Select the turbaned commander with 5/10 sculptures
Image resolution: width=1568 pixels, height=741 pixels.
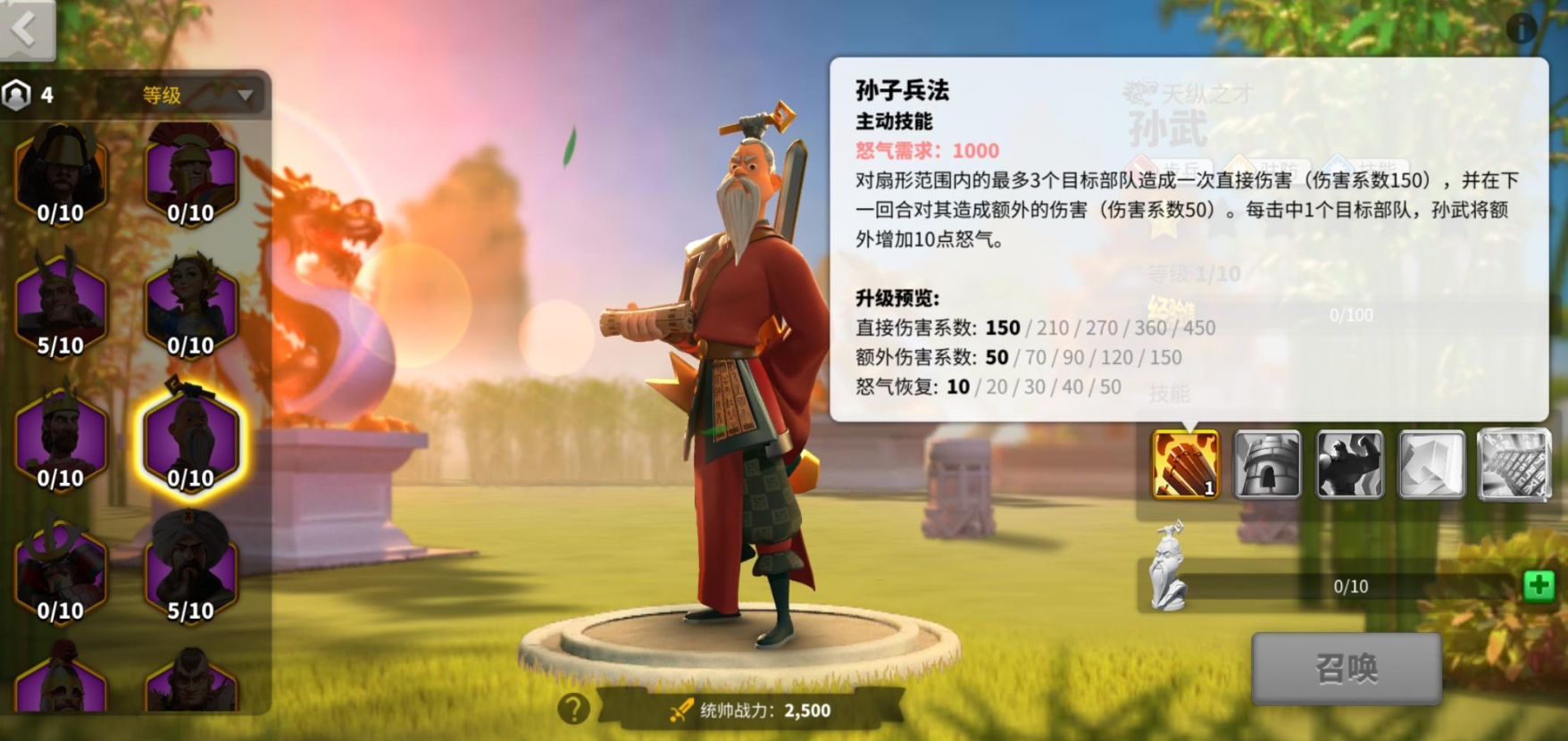point(192,571)
